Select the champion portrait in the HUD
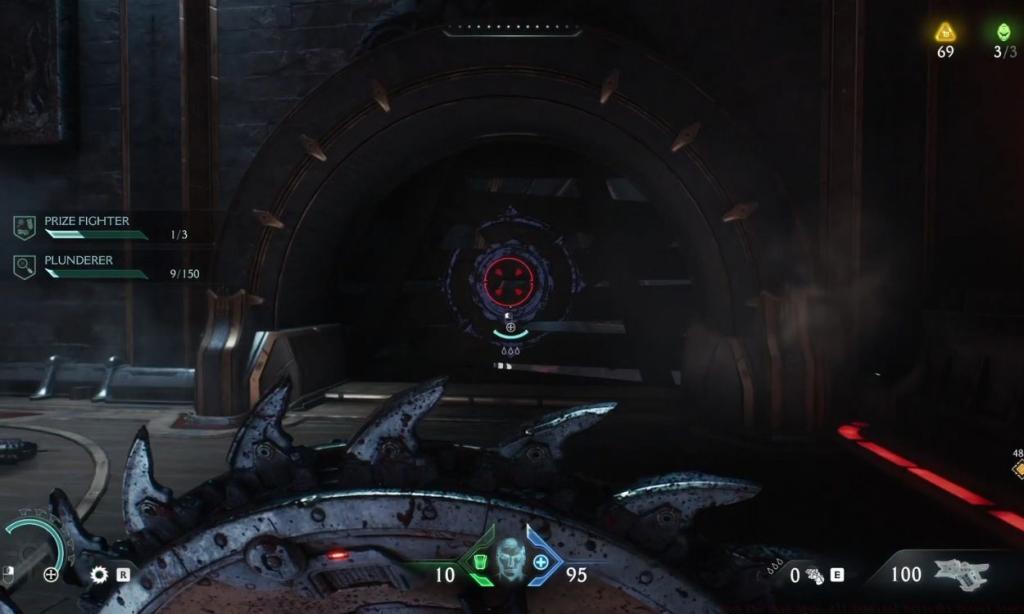 coord(510,560)
